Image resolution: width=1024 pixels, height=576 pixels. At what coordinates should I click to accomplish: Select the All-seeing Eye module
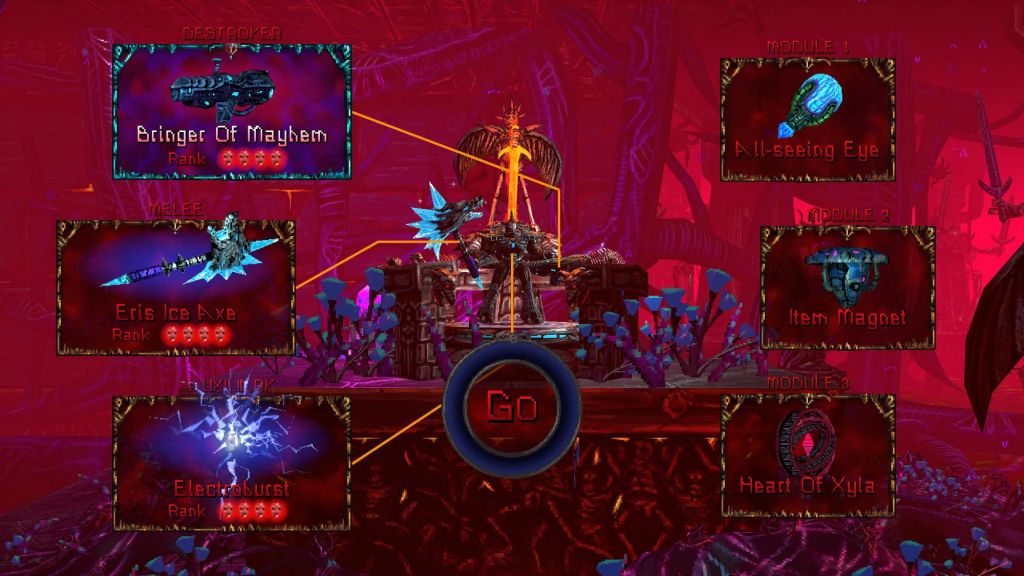pyautogui.click(x=807, y=119)
